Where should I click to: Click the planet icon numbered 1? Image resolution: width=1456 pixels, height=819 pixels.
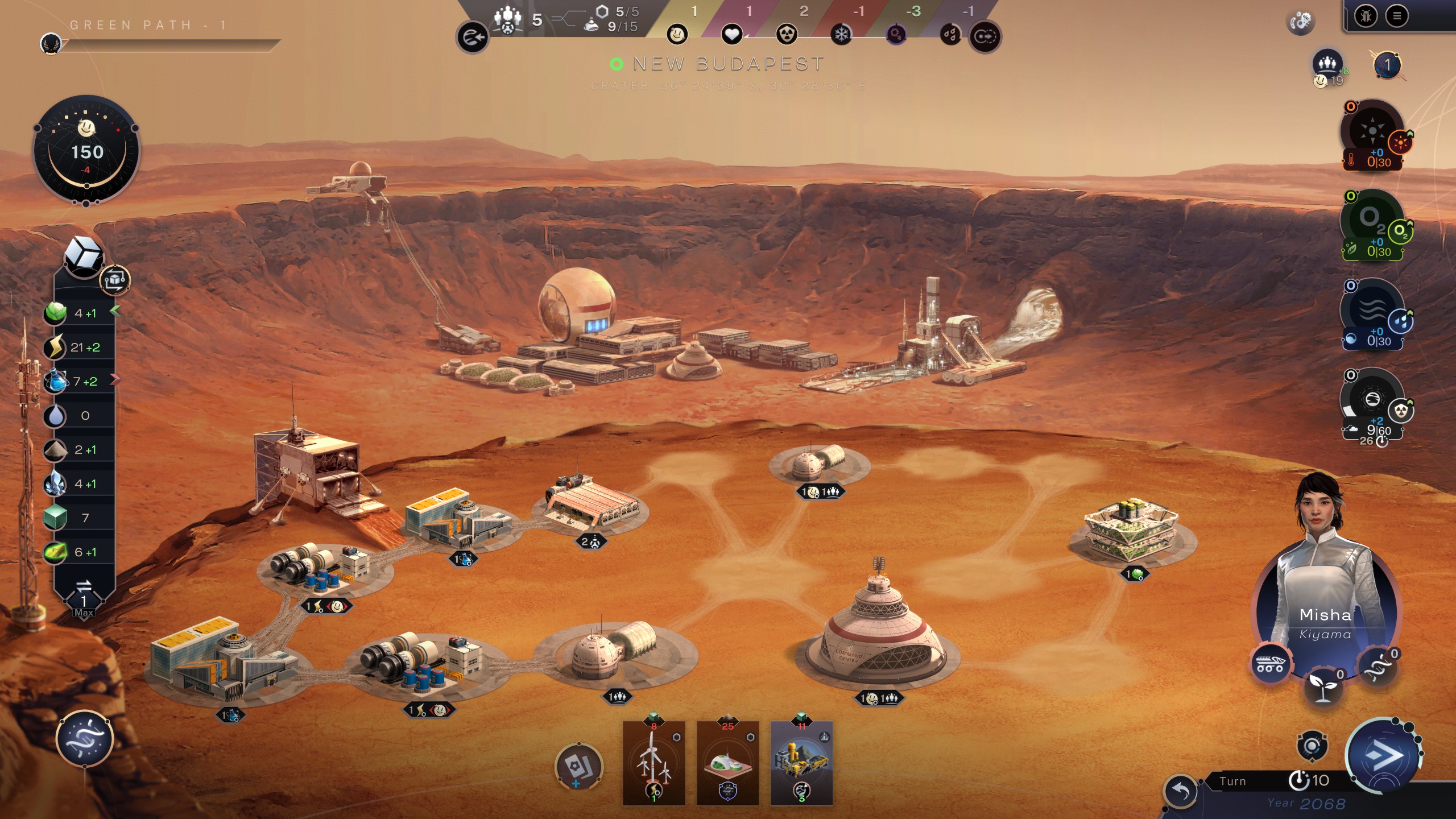1387,65
